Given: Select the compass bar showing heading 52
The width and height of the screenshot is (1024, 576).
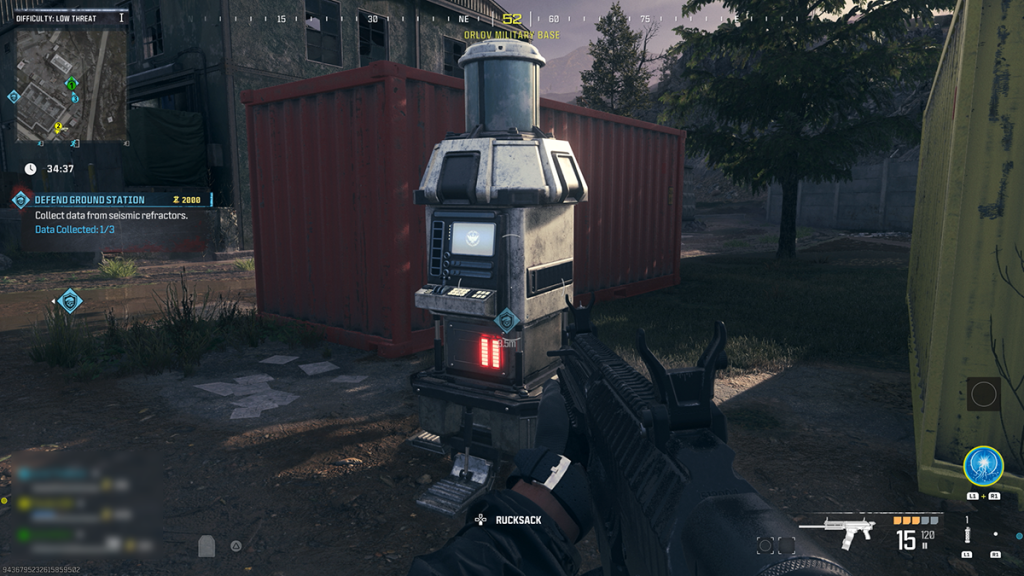Looking at the screenshot, I should pyautogui.click(x=512, y=19).
